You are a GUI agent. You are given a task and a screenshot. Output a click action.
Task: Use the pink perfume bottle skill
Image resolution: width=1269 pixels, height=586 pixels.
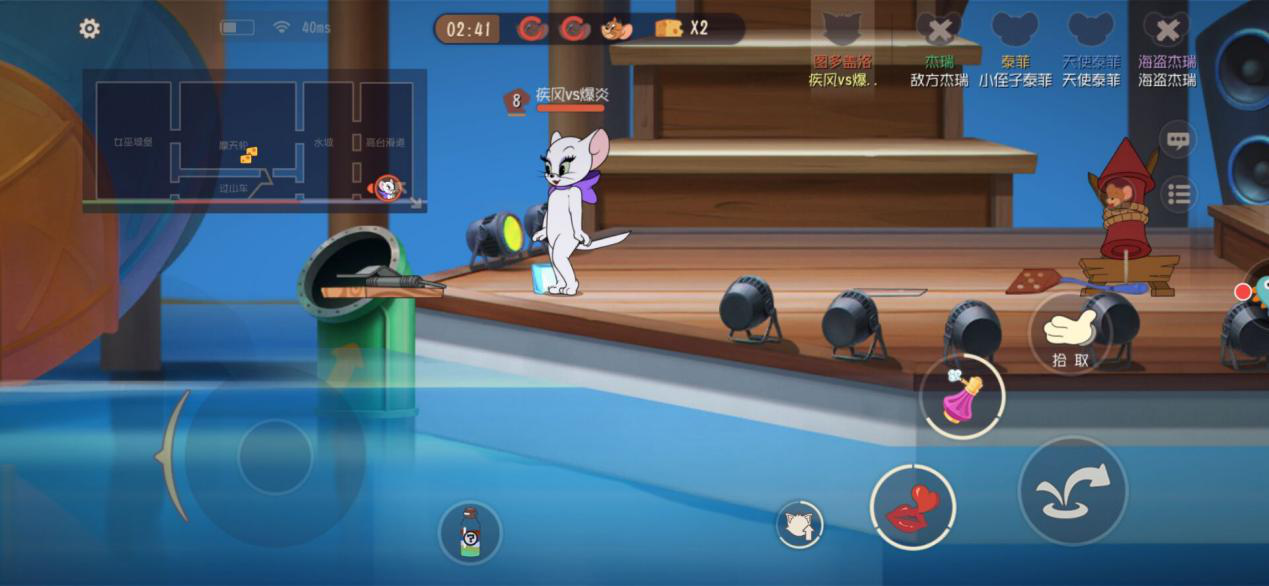pyautogui.click(x=962, y=396)
